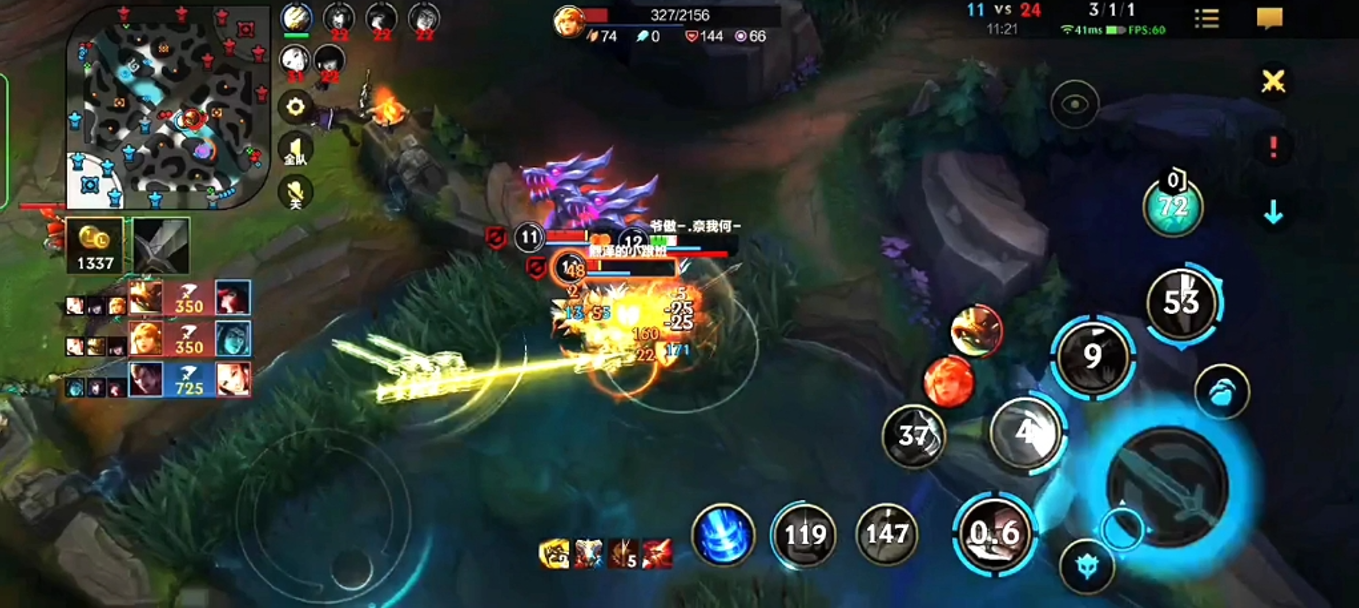
Task: Send the blue down-arrow ping
Action: pyautogui.click(x=1273, y=212)
